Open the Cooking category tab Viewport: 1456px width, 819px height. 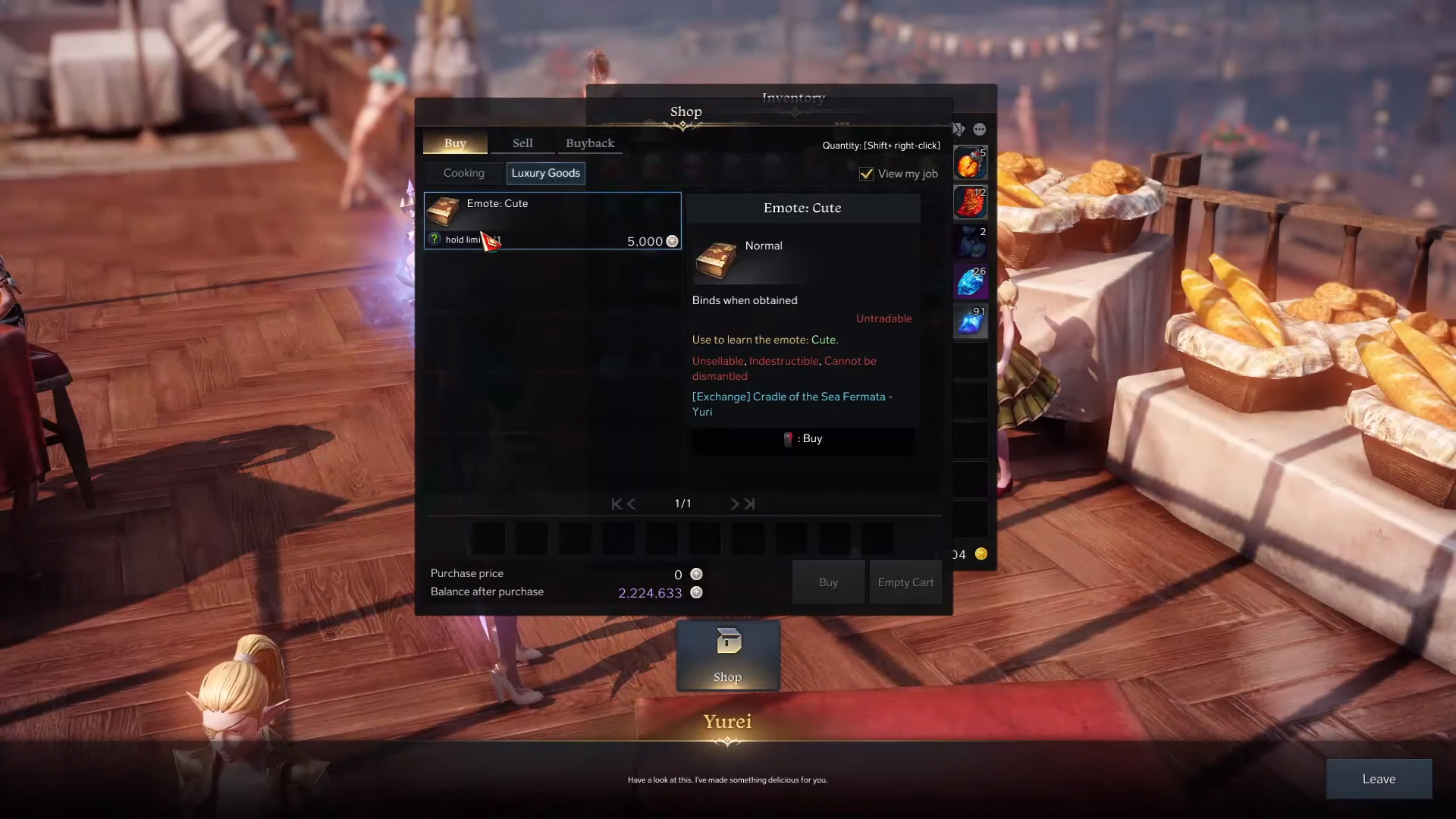point(464,173)
